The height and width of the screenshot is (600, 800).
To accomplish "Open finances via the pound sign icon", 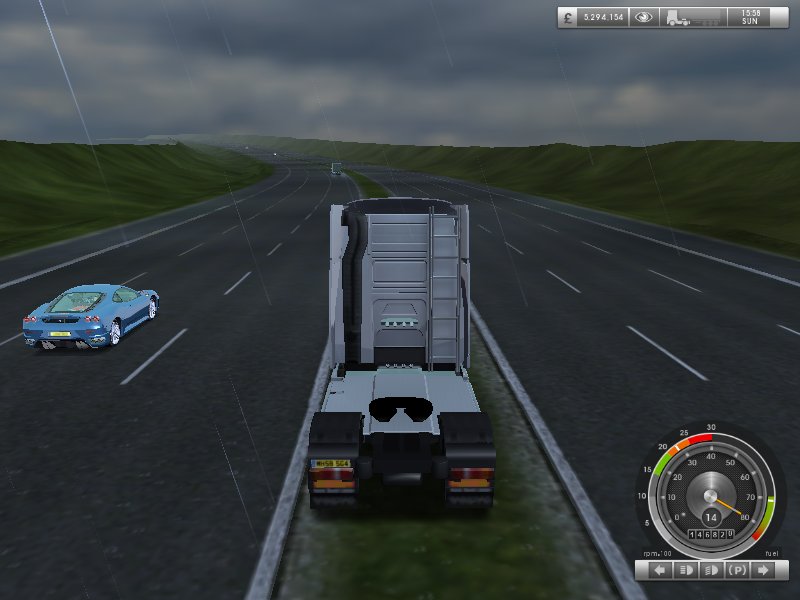I will tap(569, 17).
